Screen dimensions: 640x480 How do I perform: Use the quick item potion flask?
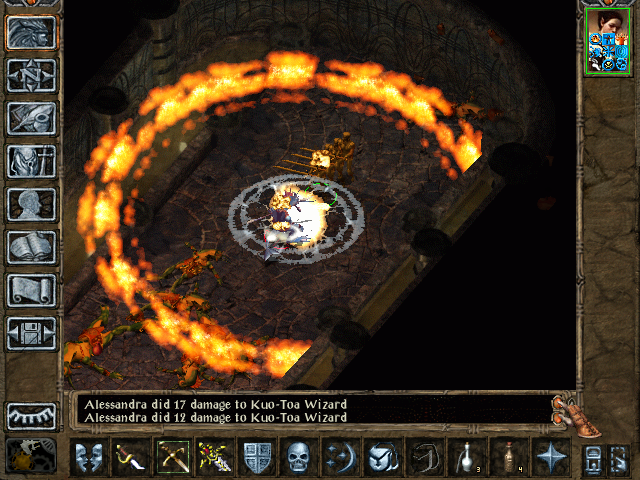pyautogui.click(x=466, y=459)
